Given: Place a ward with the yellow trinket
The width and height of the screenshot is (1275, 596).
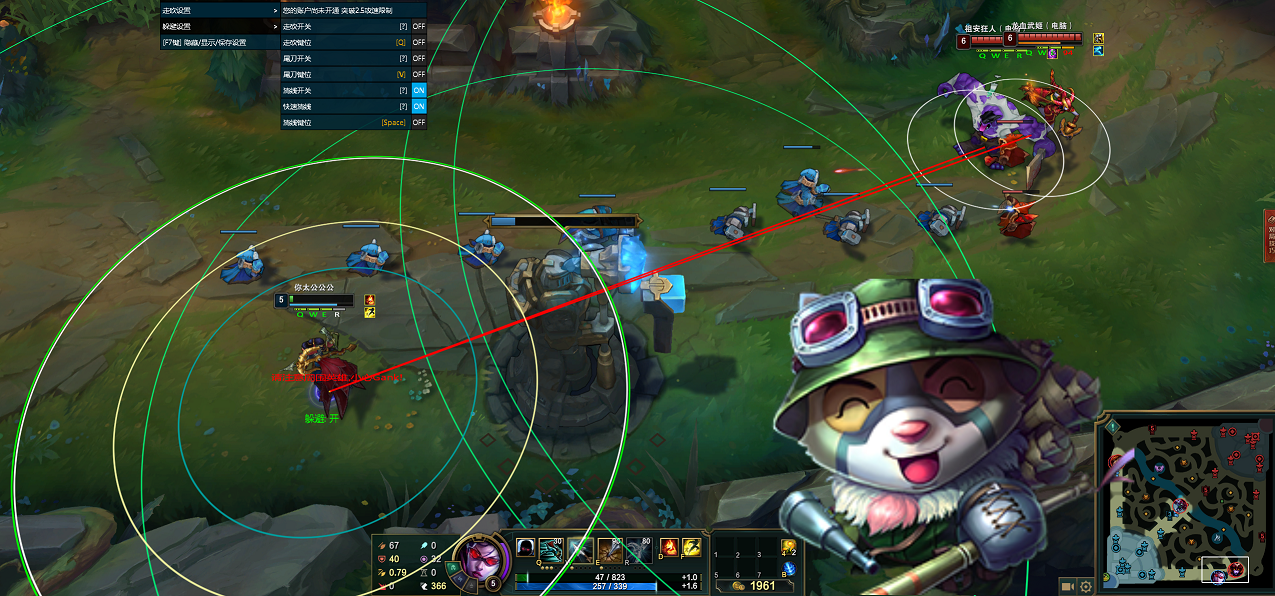Looking at the screenshot, I should [x=788, y=546].
